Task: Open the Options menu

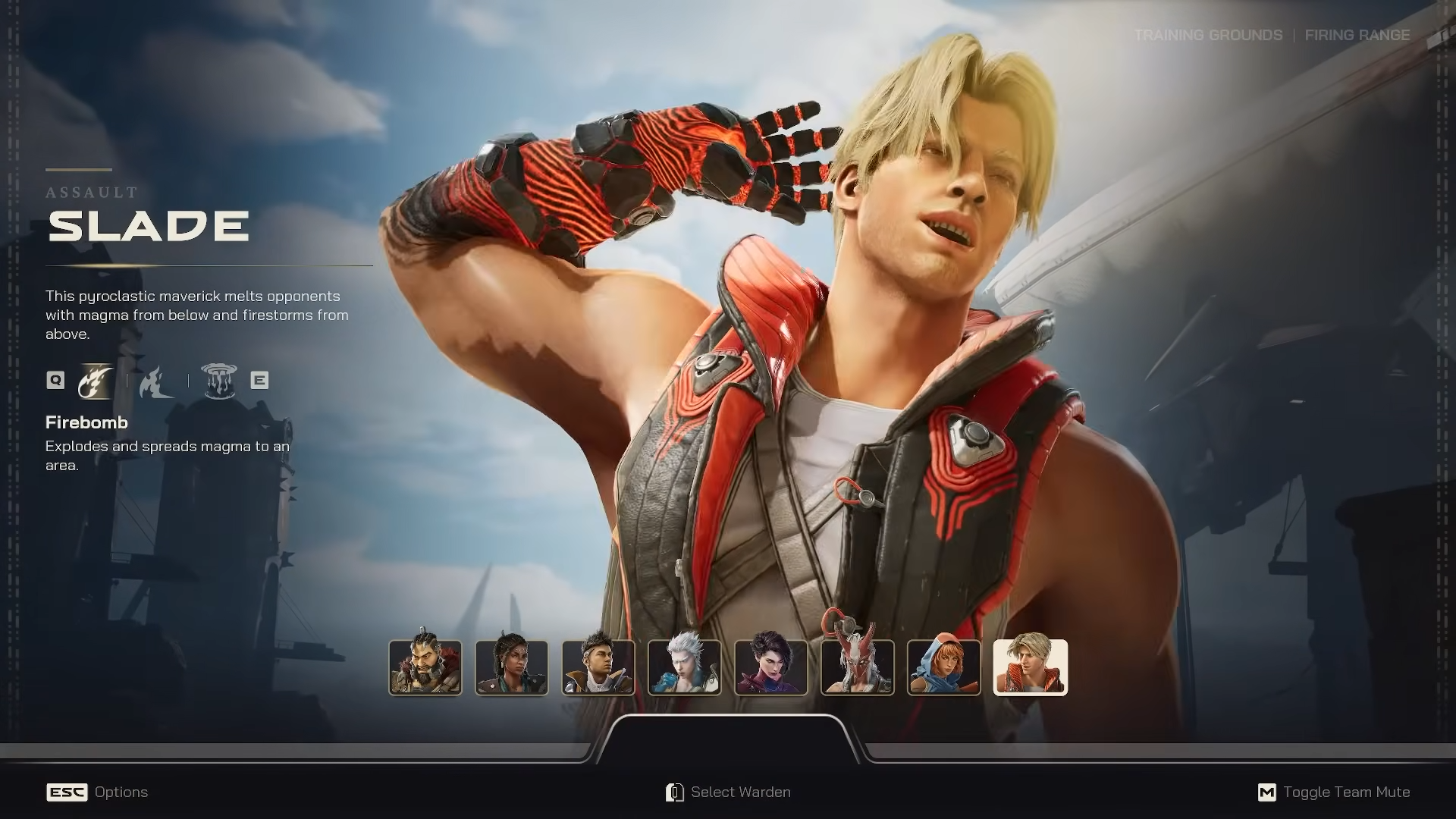Action: 97,792
